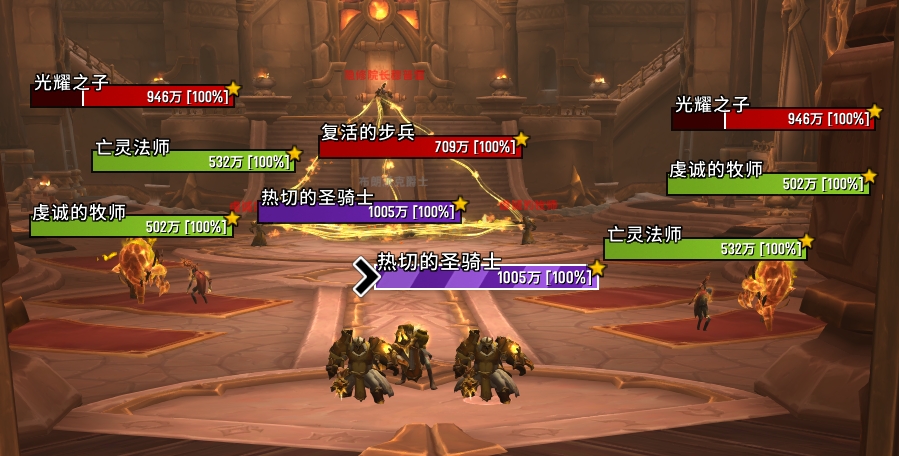Screen dimensions: 899x456
Task: Target the unmarked 热切的圣骑士 nameplate
Action: 360,212
